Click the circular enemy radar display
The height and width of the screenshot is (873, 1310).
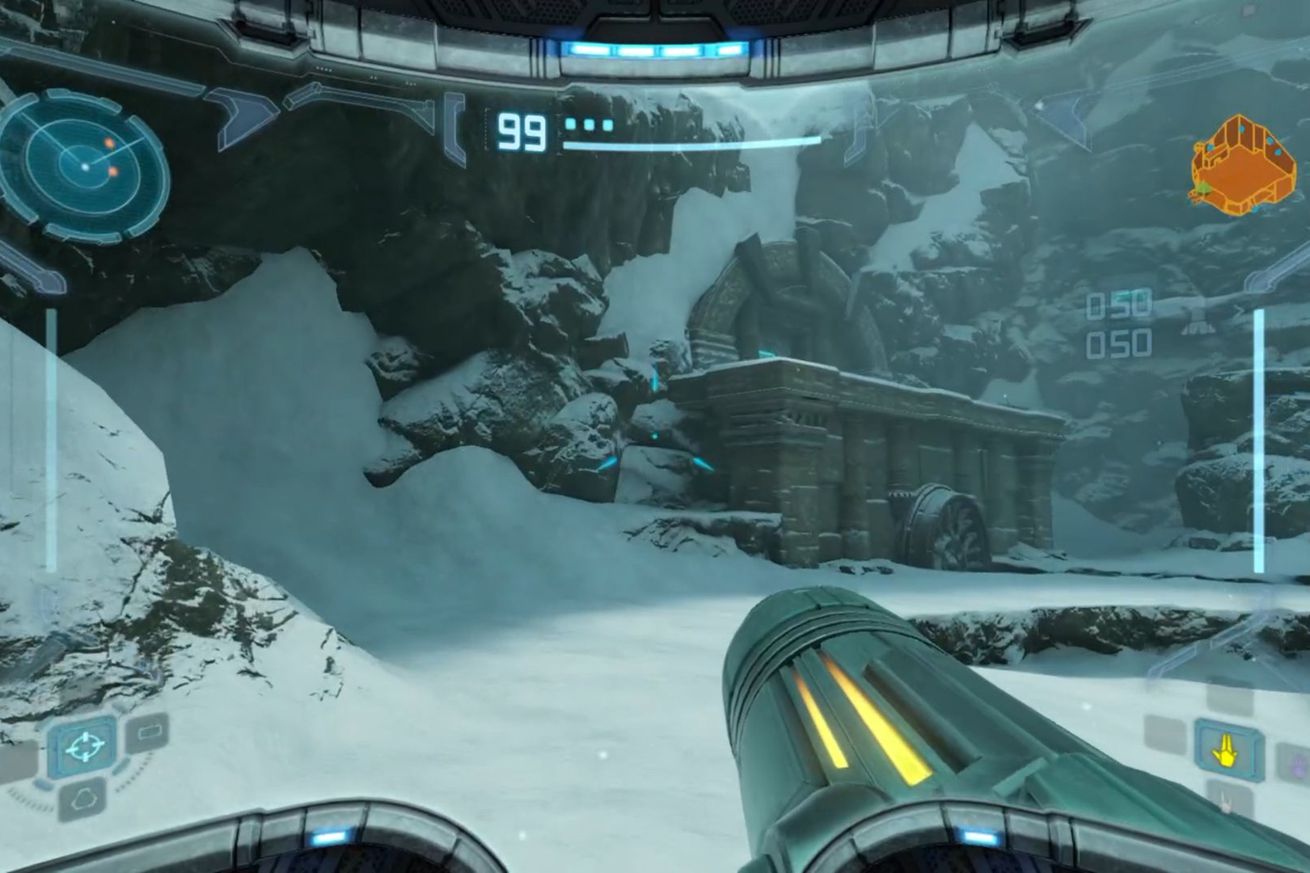click(x=83, y=165)
